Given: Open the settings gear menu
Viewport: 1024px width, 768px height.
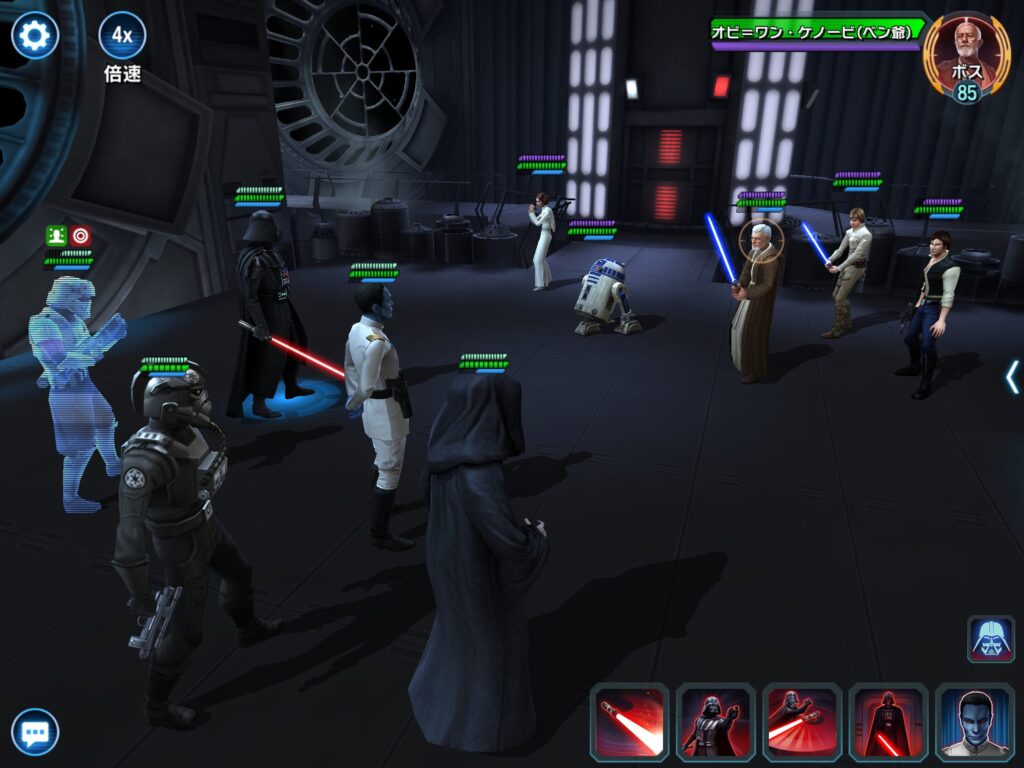Looking at the screenshot, I should point(34,36).
